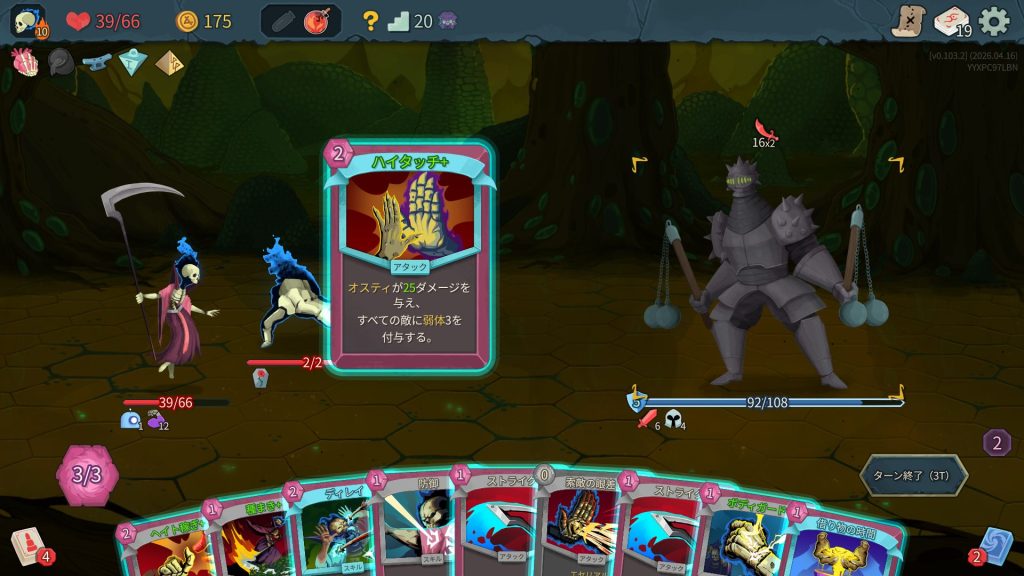Show the purple exhaust pile
This screenshot has width=1024, height=576.
[x=996, y=443]
